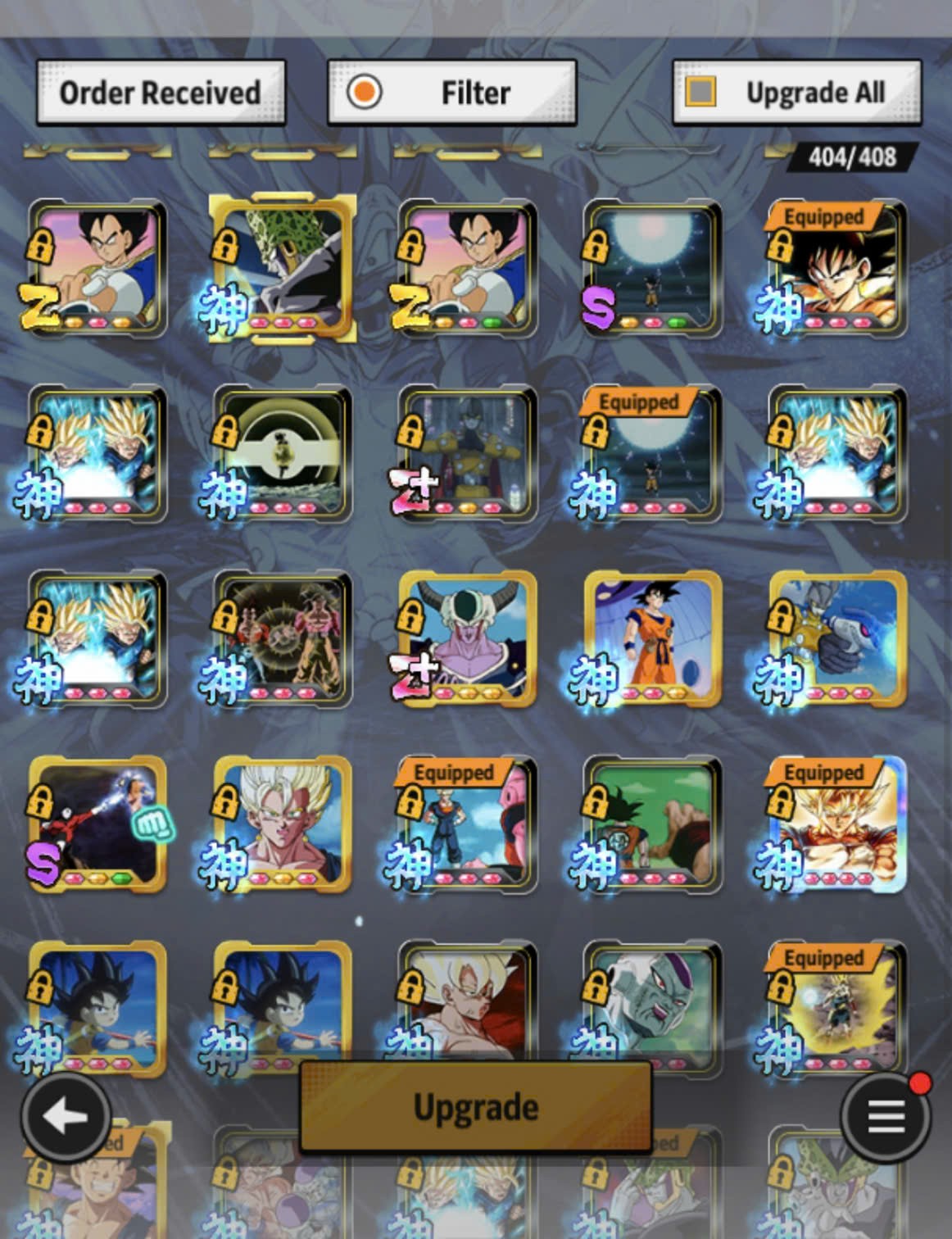Viewport: 952px width, 1239px height.
Task: Select the equipped Vegito versus Buu equipment
Action: click(467, 824)
